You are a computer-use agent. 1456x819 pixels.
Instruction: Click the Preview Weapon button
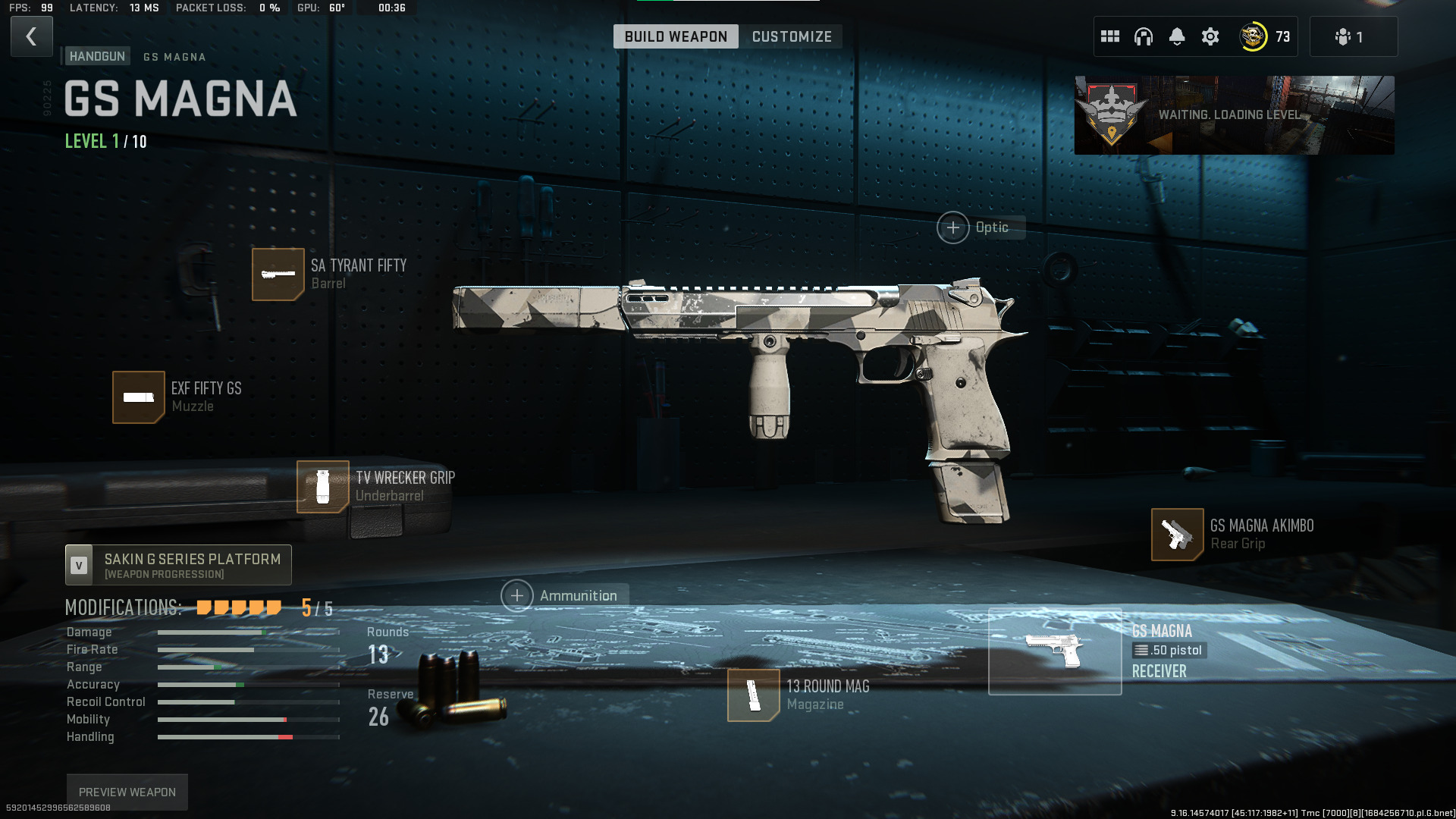click(127, 792)
